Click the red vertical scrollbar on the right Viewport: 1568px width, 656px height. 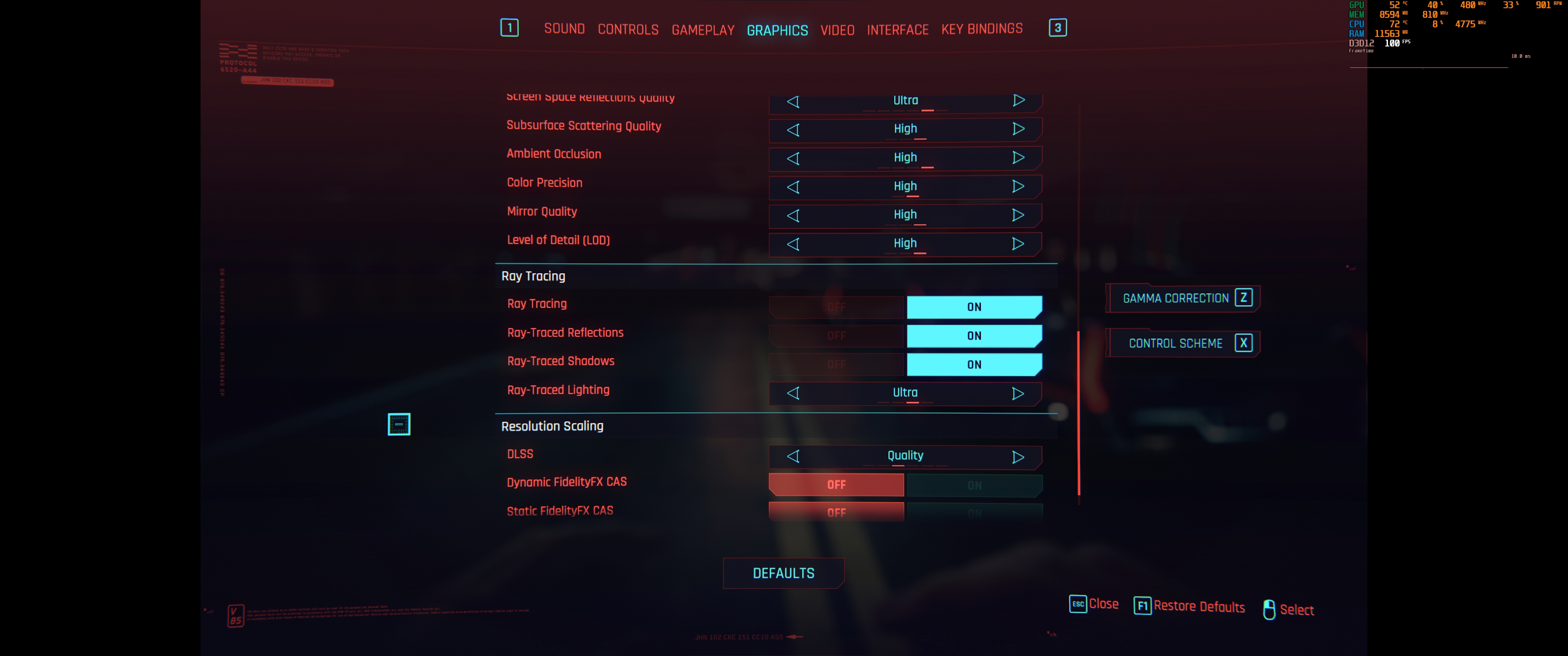tap(1078, 414)
